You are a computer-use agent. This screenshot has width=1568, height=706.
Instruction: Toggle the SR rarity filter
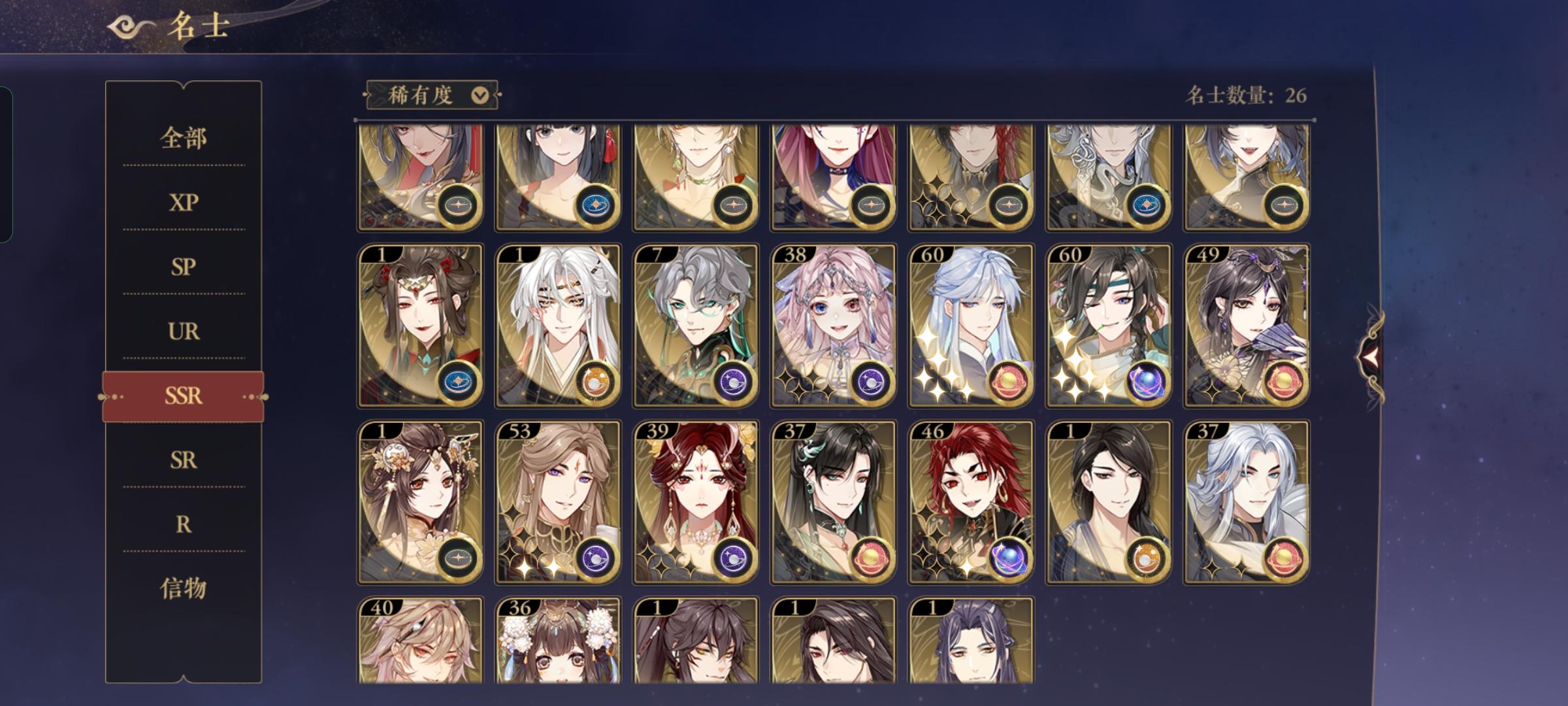click(x=184, y=461)
